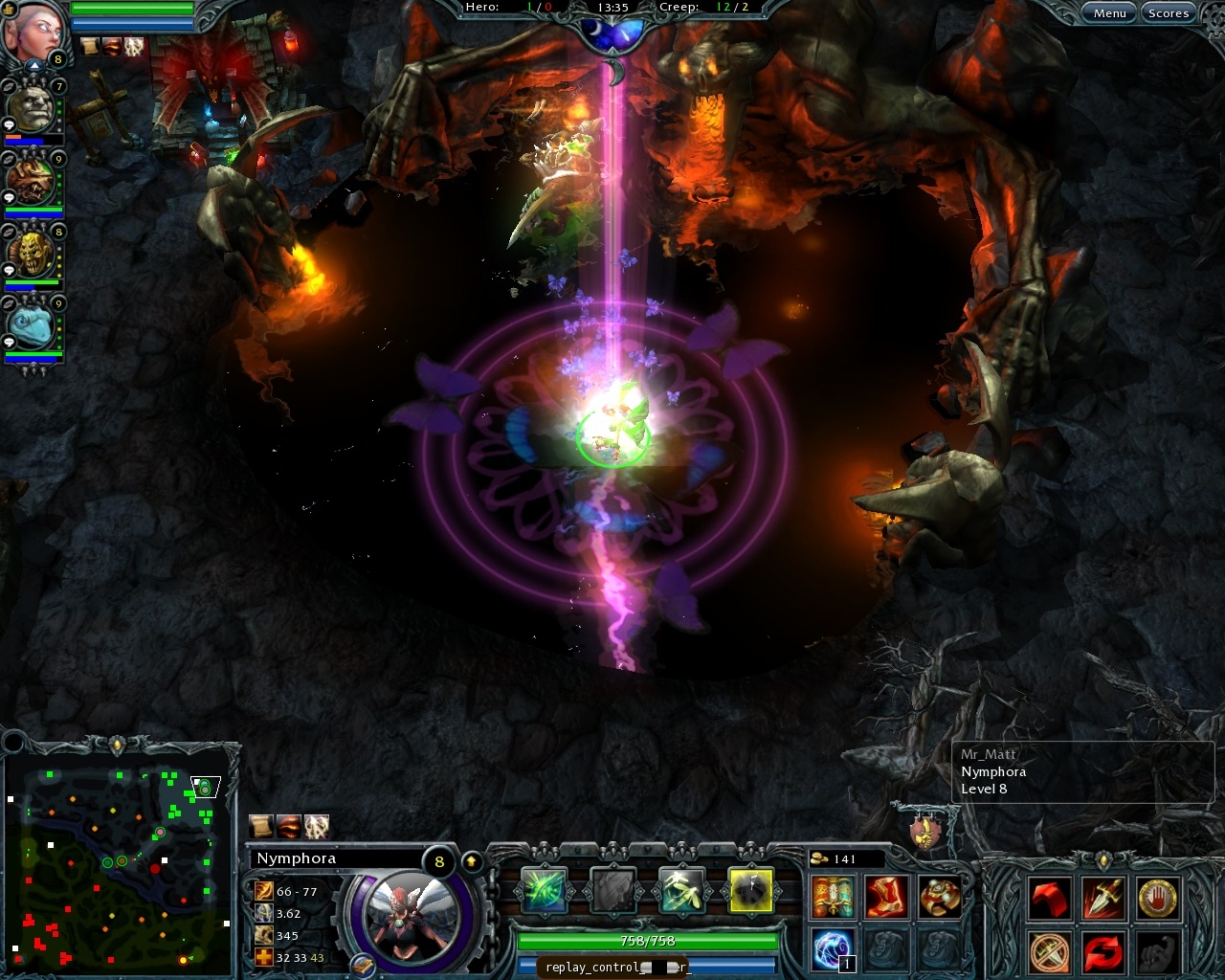Toggle the red circular-arrows repeat command
The image size is (1225, 980).
tap(1102, 949)
